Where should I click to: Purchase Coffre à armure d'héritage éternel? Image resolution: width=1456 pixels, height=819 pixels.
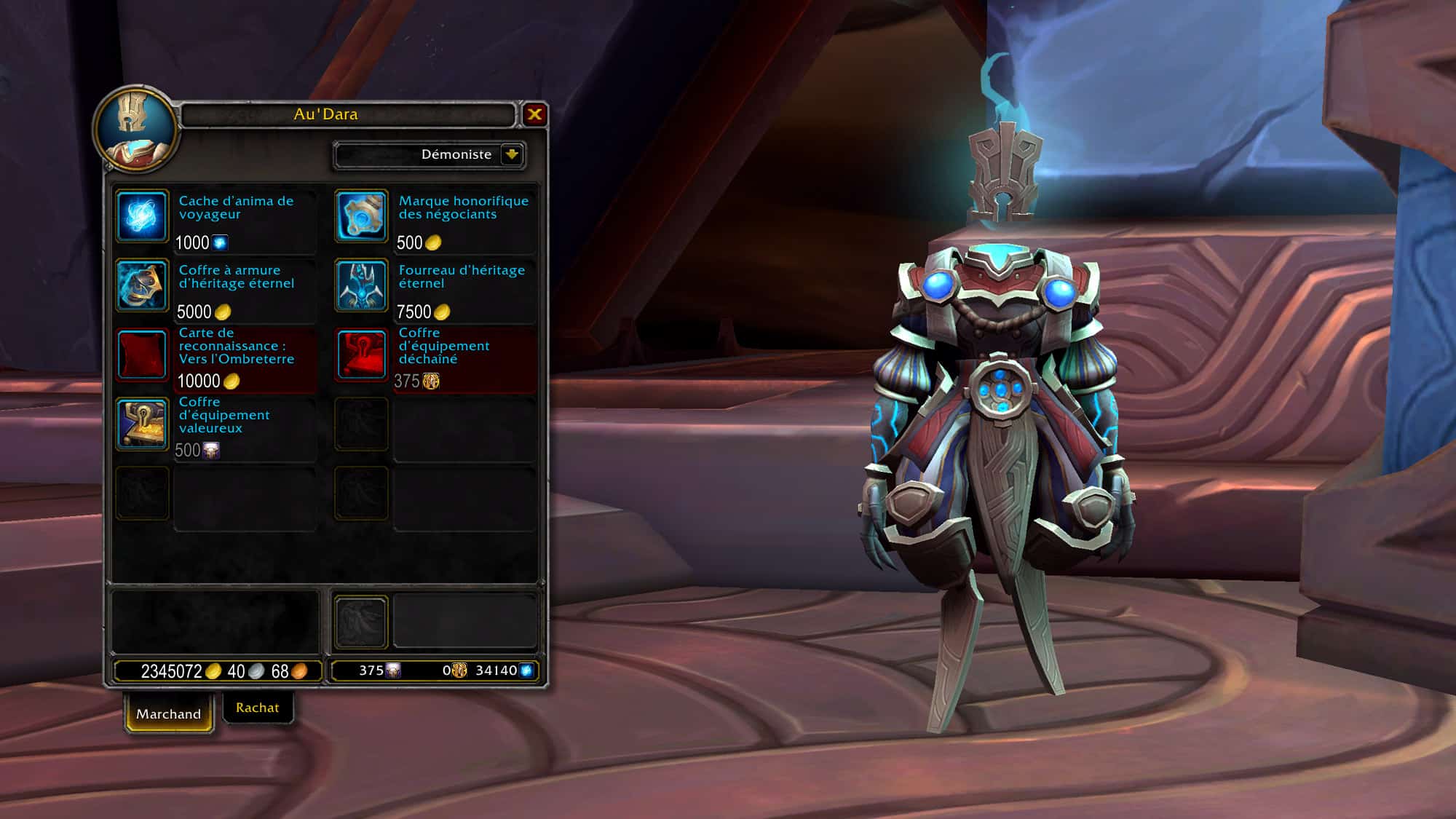(x=142, y=285)
